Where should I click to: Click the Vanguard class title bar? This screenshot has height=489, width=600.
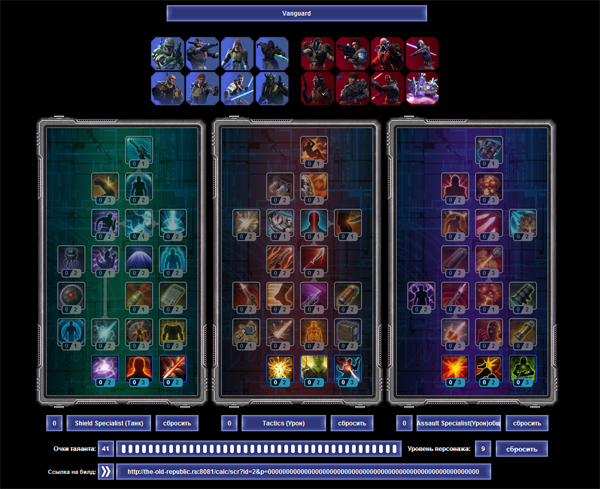point(296,13)
